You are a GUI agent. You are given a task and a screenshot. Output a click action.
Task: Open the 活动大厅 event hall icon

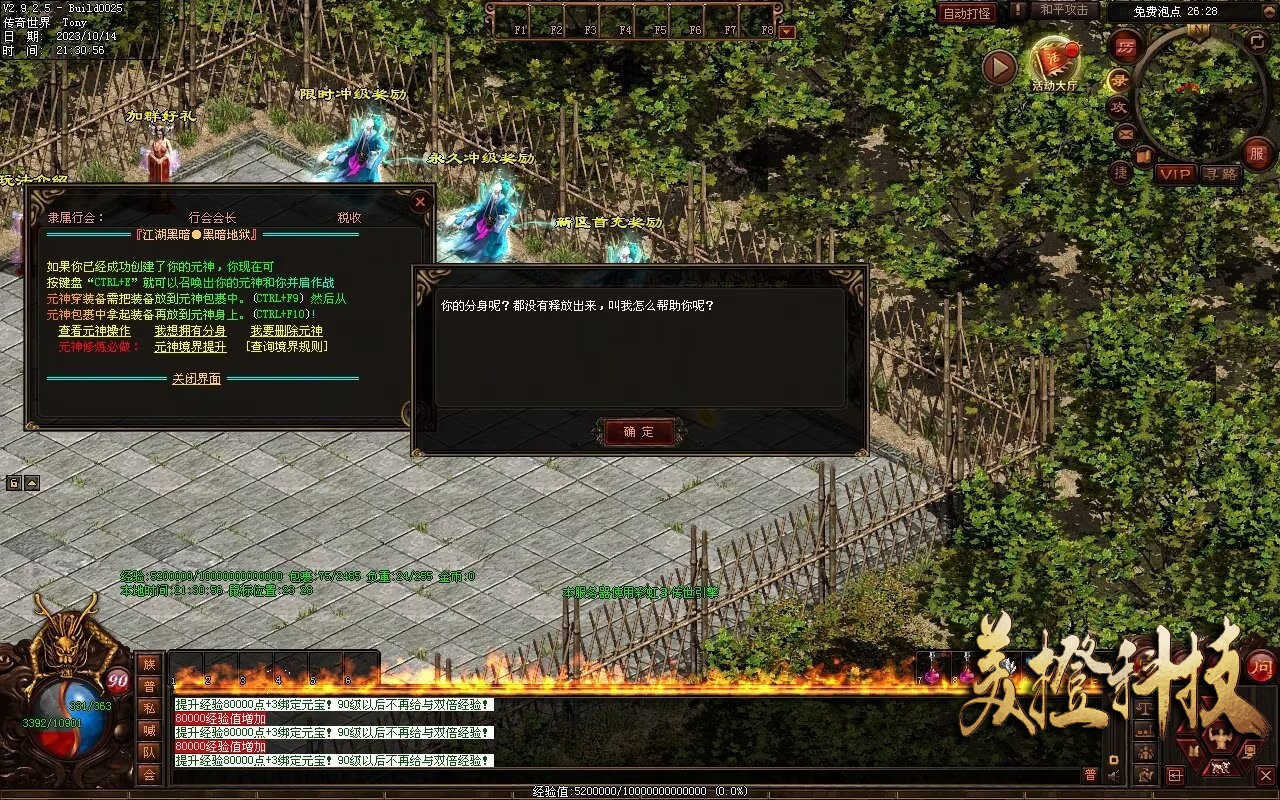[x=1055, y=62]
